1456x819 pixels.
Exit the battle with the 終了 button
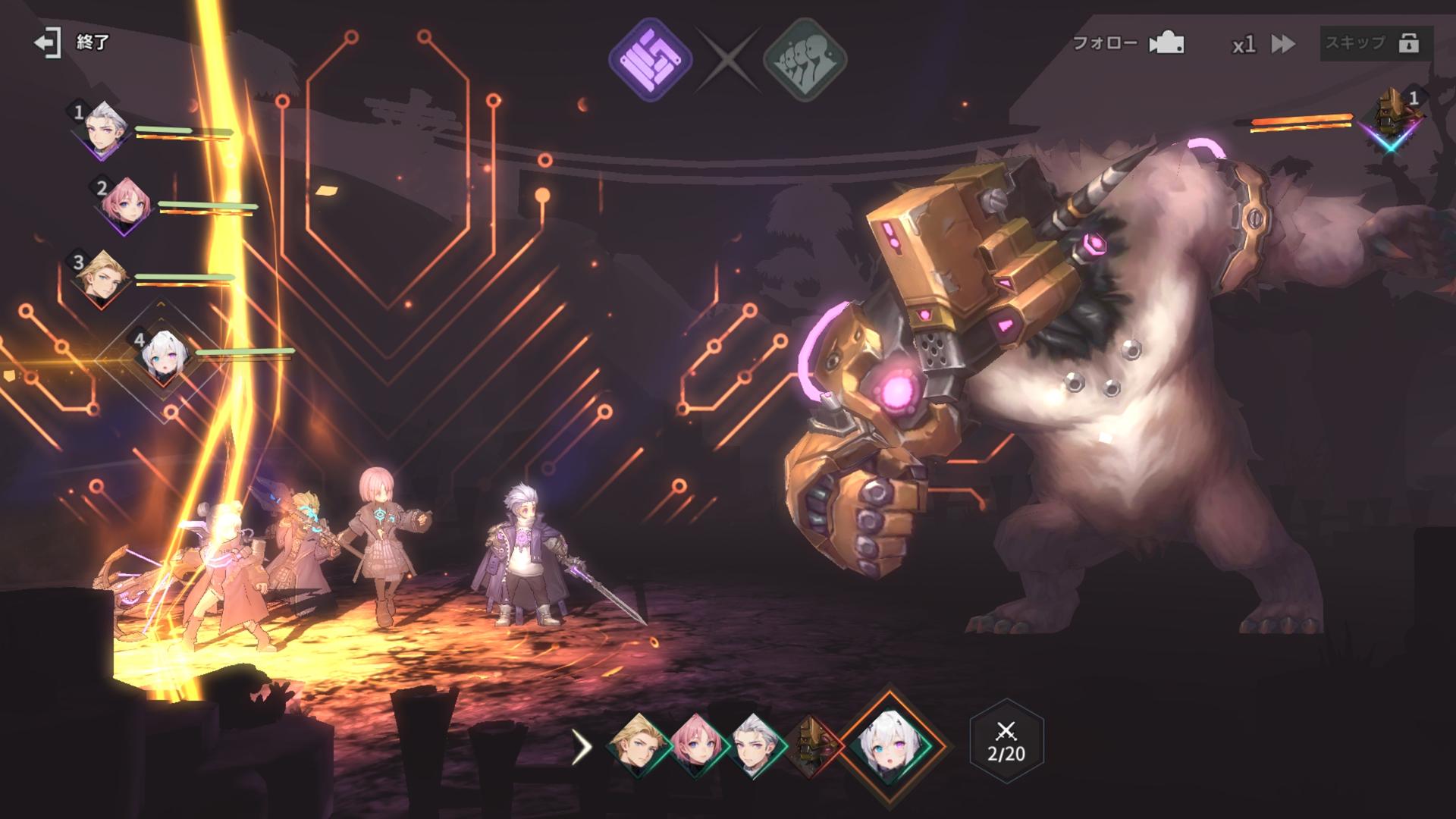pos(72,42)
